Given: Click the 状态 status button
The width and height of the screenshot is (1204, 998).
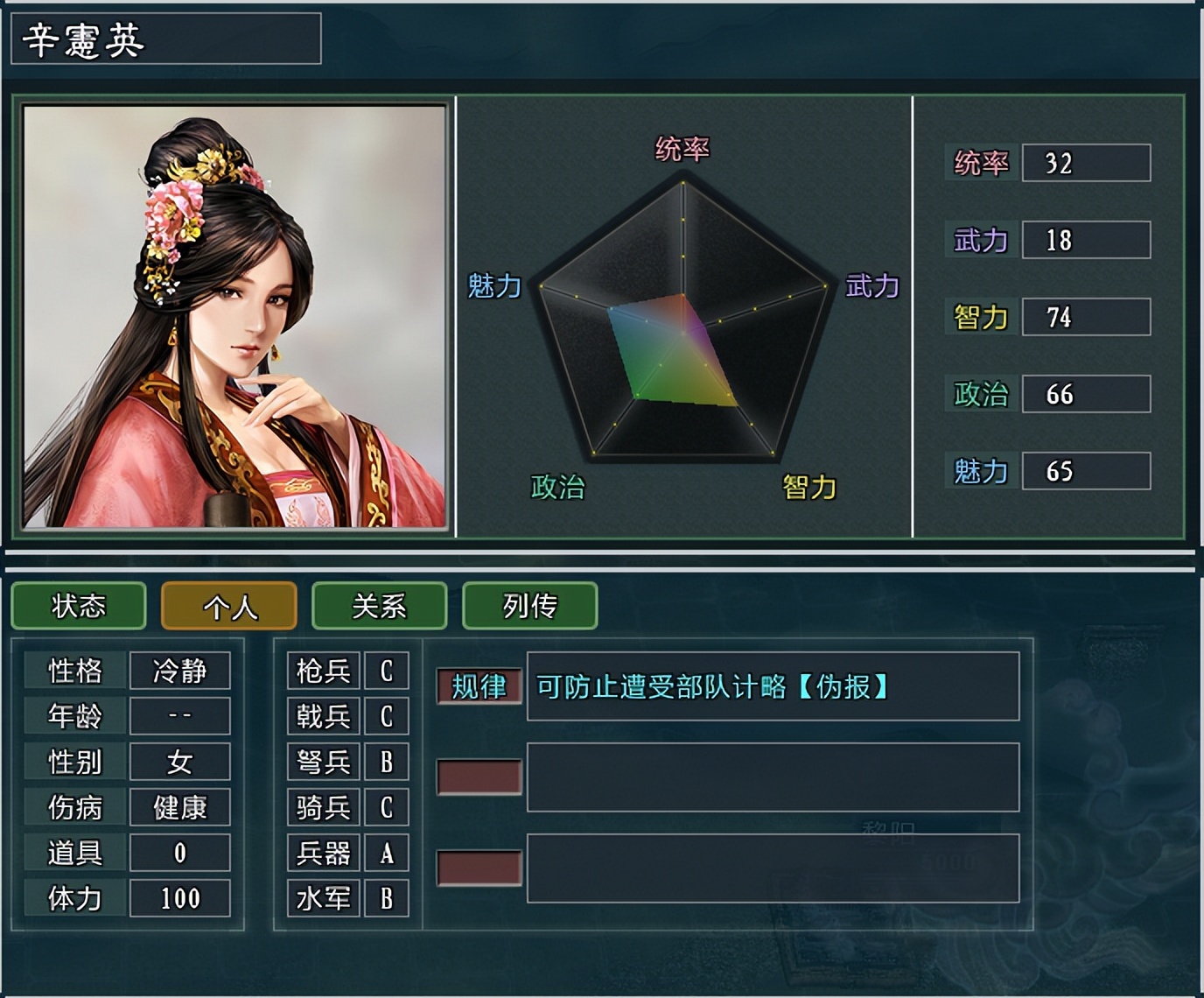Looking at the screenshot, I should click(x=77, y=606).
